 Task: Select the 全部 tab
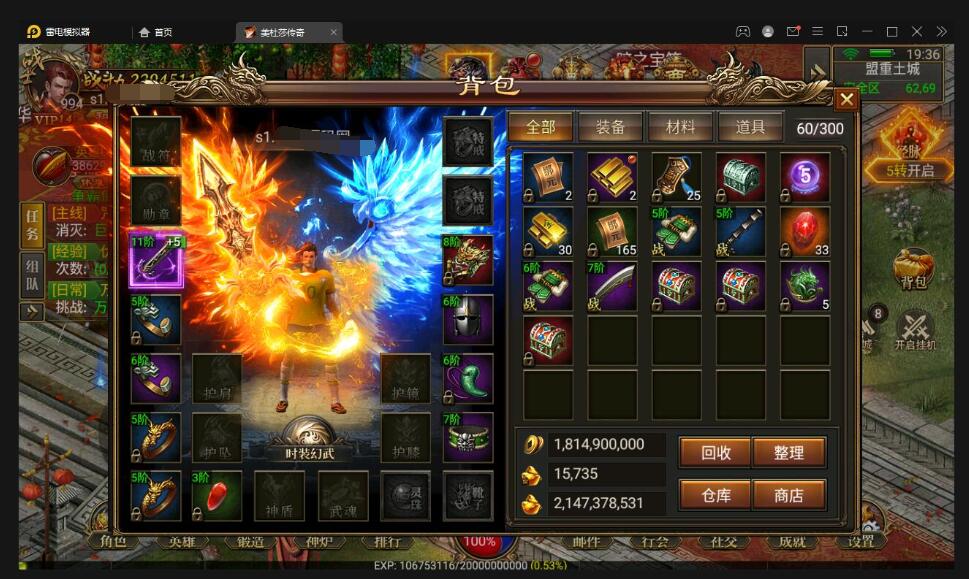click(540, 127)
